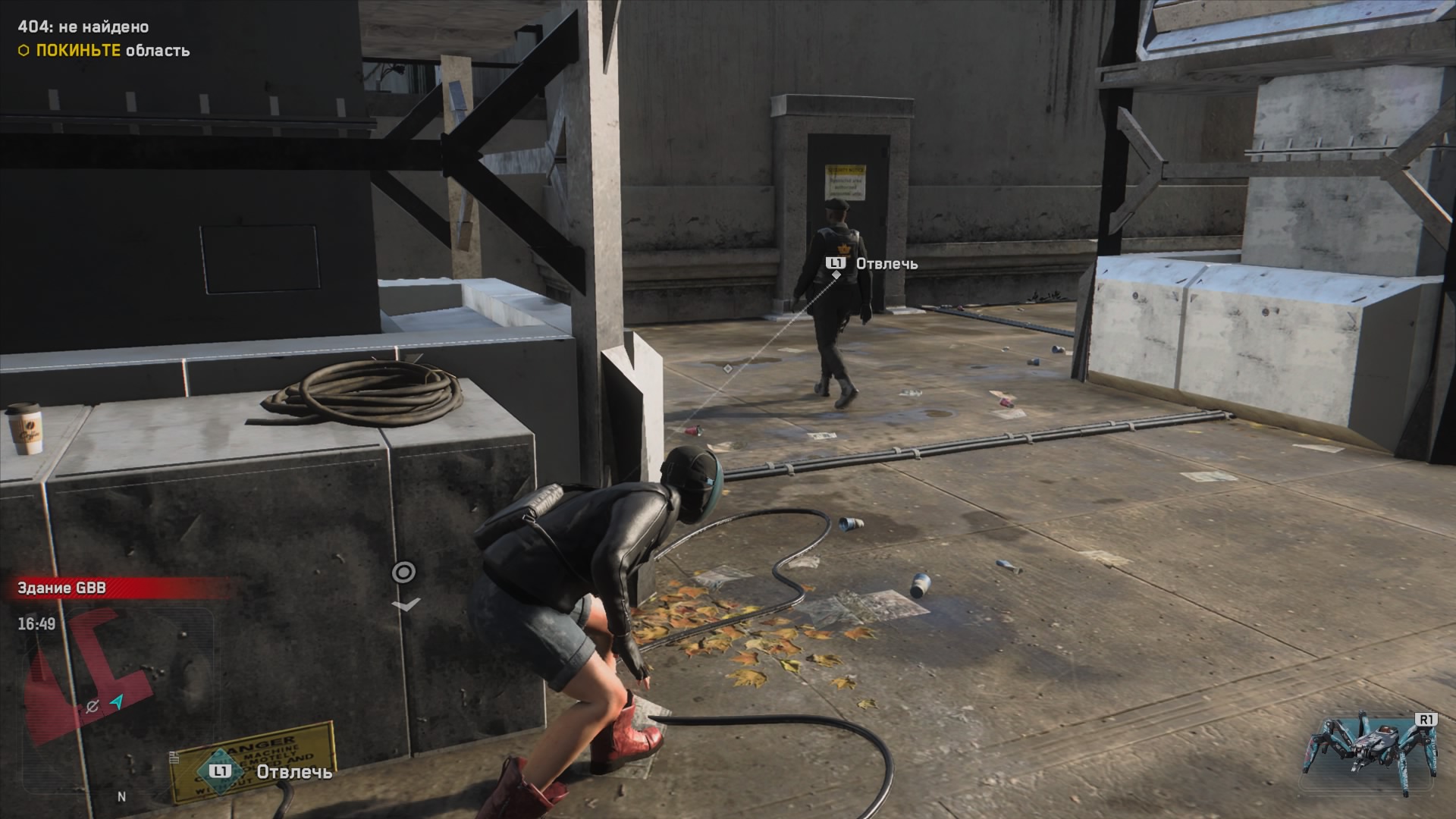Select the "404: не найдено" mission title
Viewport: 1456px width, 819px height.
(x=83, y=27)
